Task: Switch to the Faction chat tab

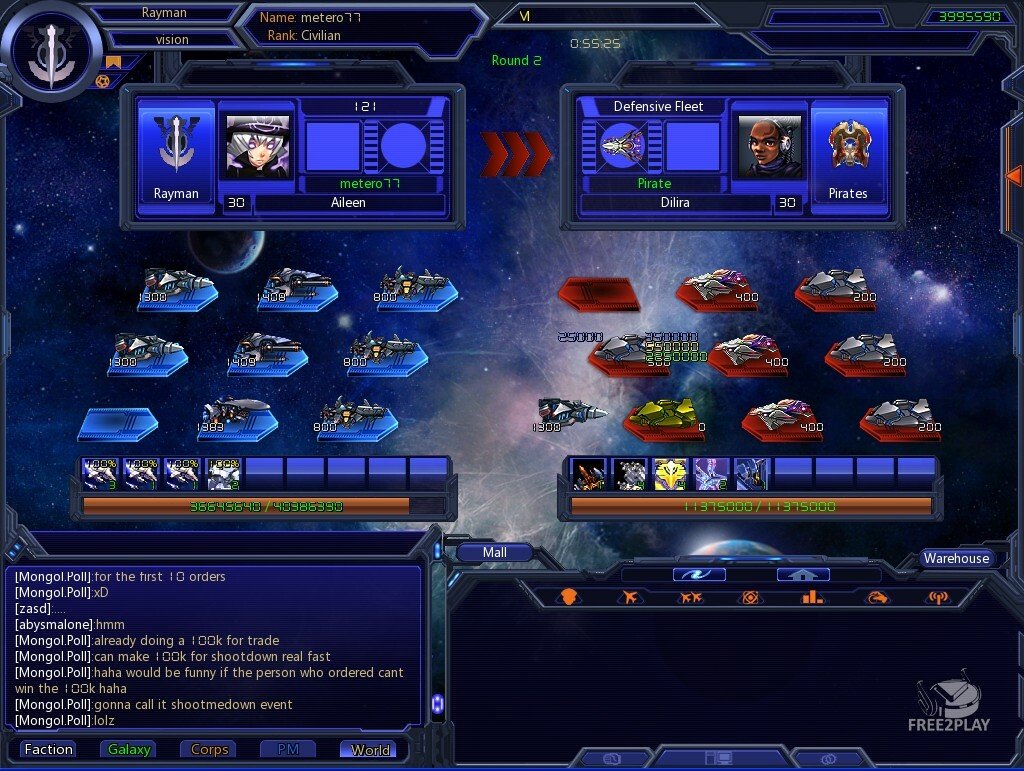Action: (x=49, y=749)
